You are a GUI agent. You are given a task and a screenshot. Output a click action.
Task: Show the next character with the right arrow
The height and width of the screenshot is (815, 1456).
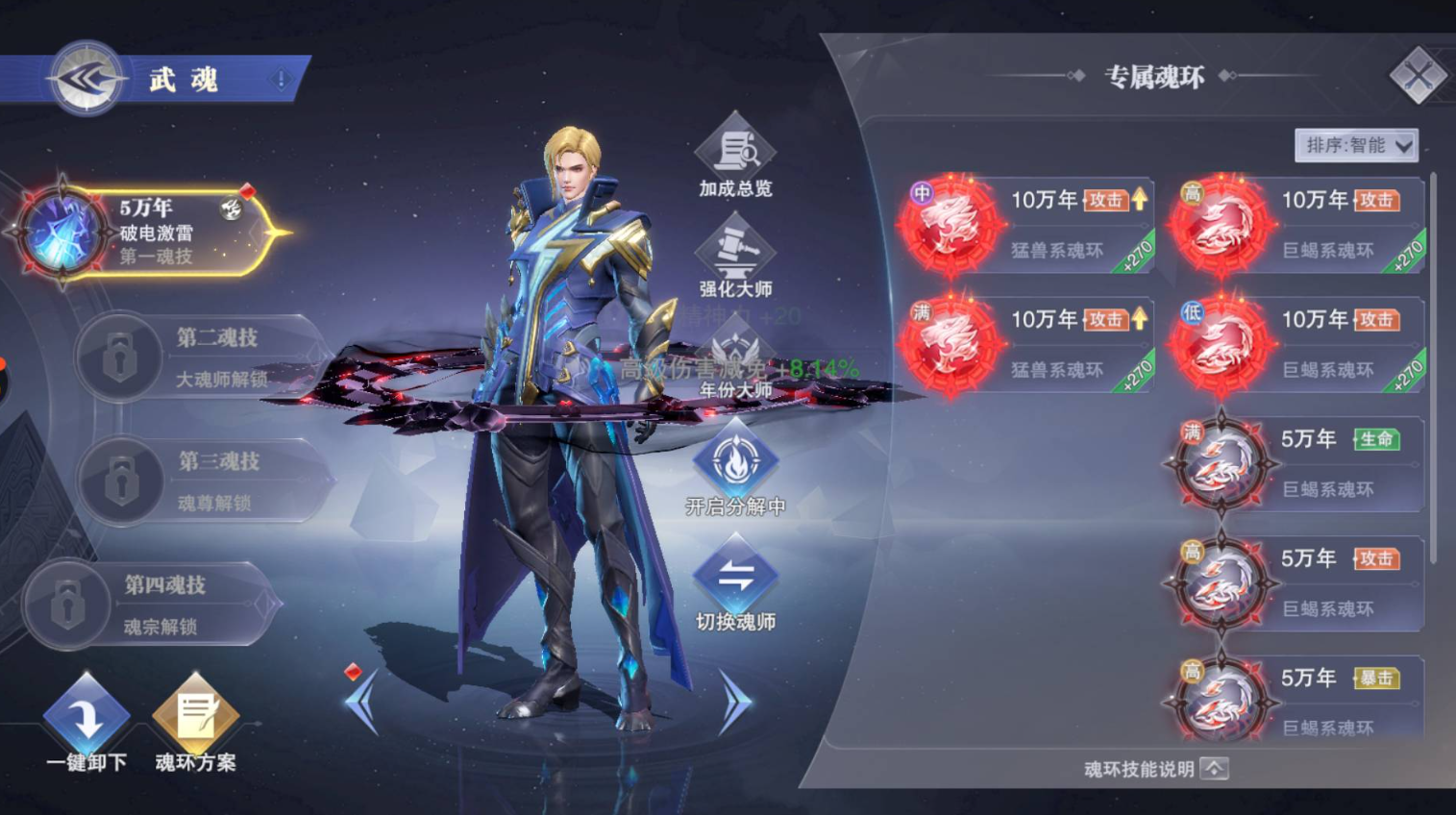(x=734, y=703)
